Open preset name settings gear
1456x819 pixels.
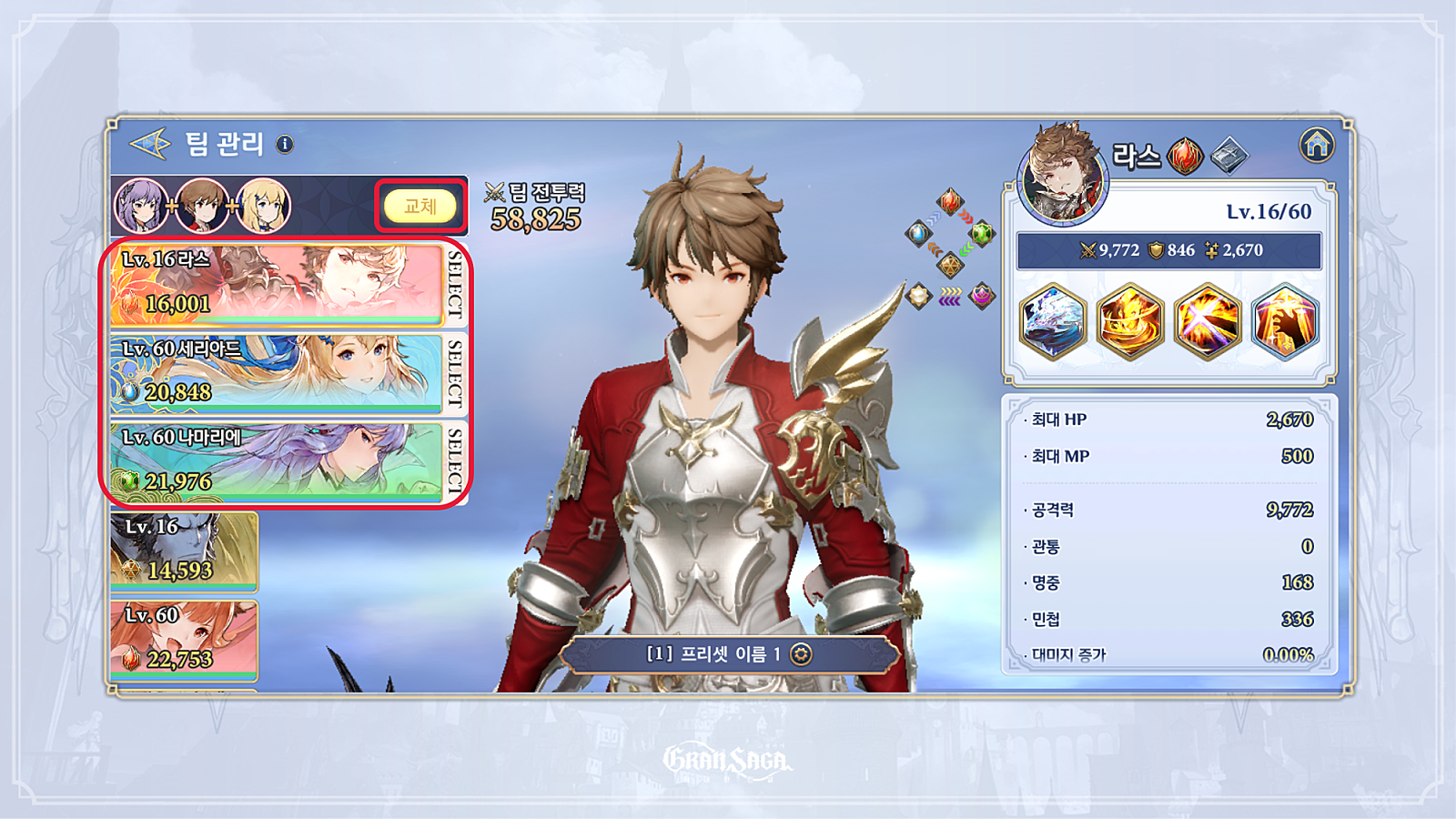point(801,654)
